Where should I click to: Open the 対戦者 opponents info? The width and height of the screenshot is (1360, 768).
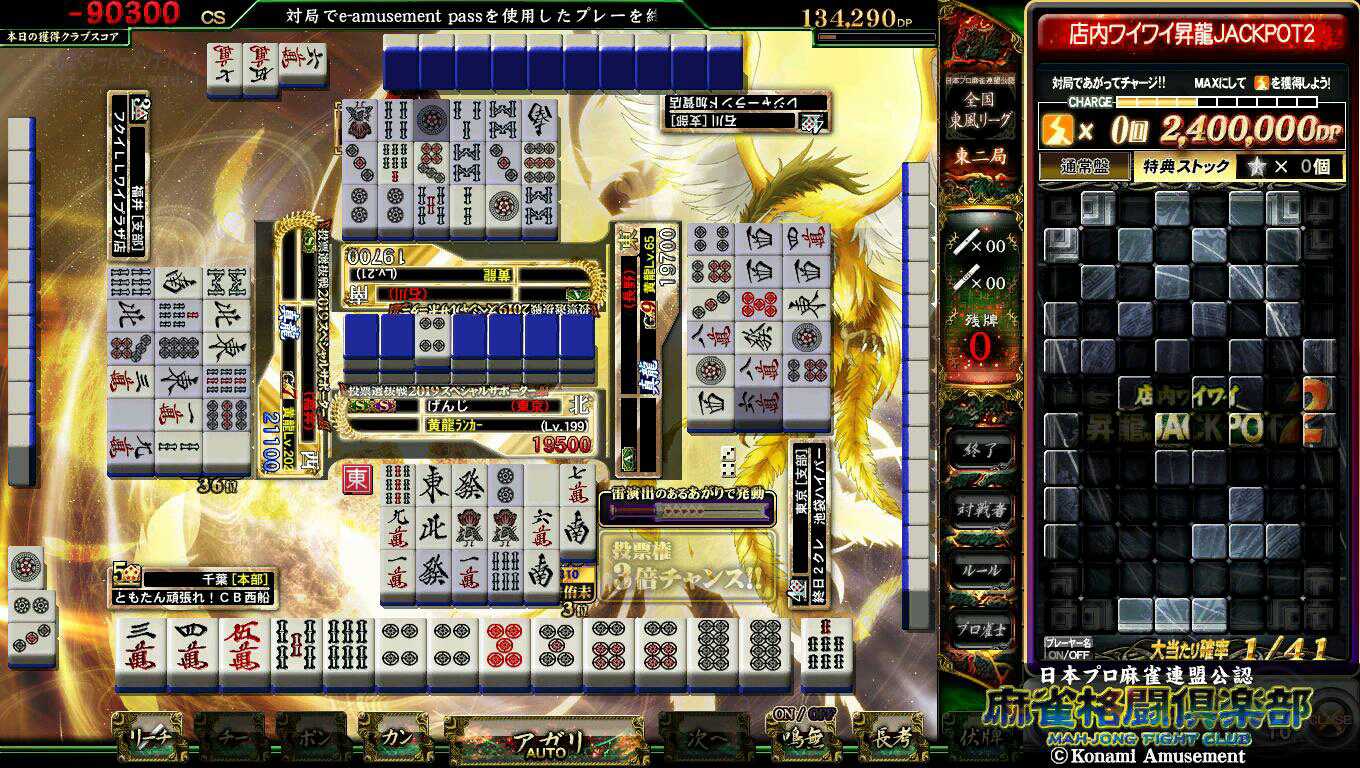tap(980, 509)
